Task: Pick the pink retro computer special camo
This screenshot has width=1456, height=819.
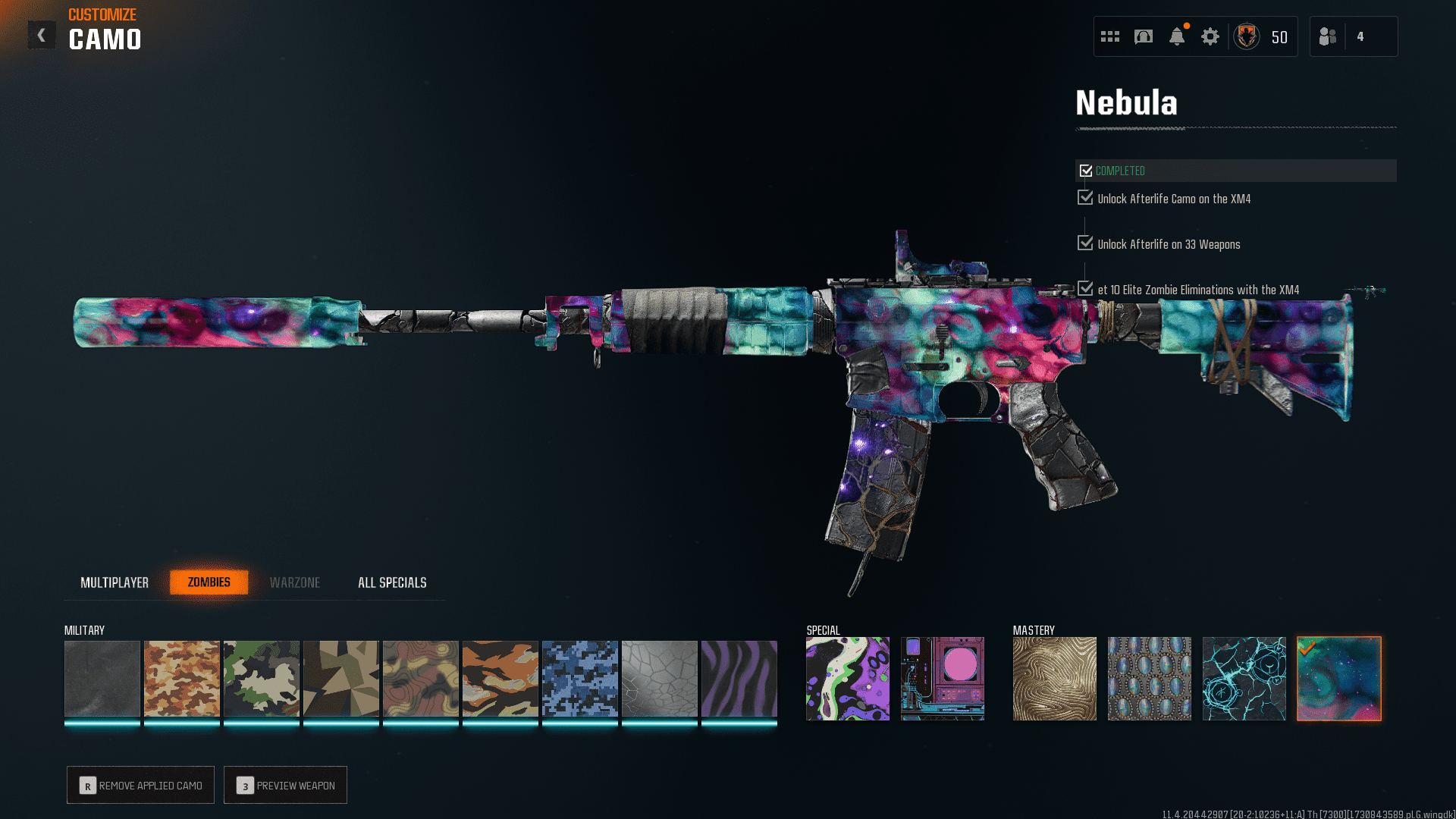Action: click(943, 679)
